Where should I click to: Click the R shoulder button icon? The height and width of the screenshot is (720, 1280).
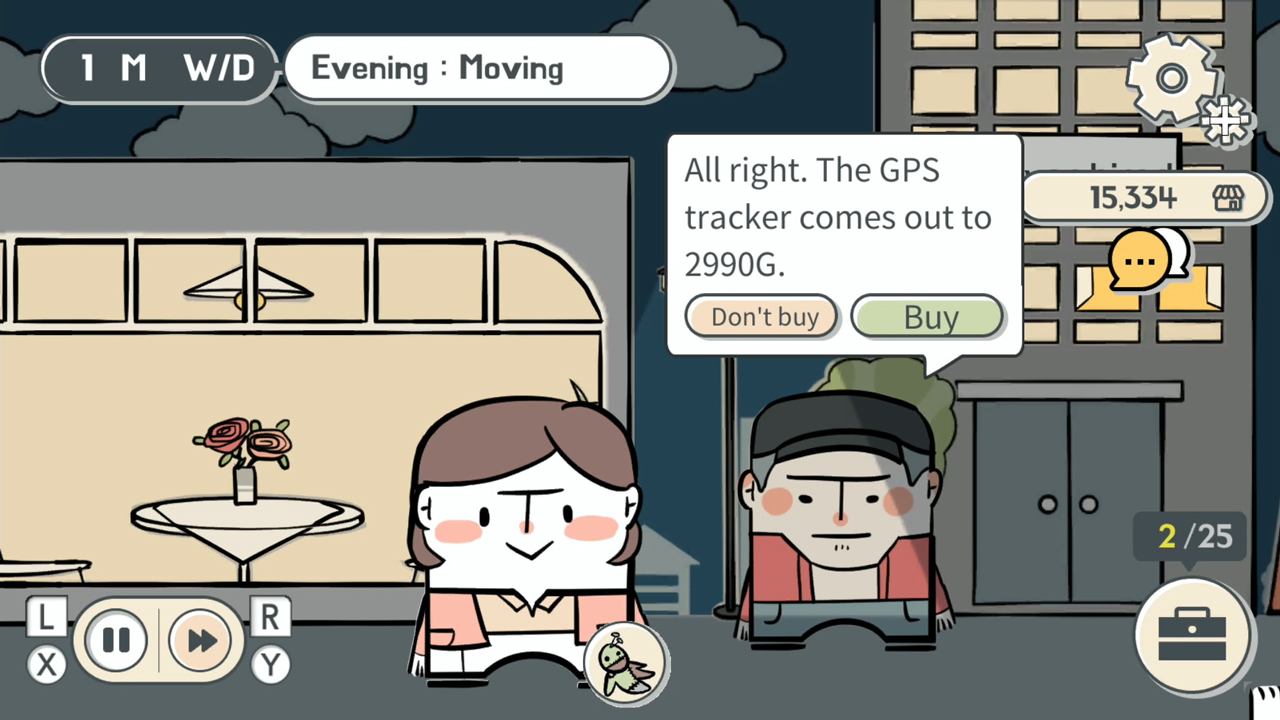[x=270, y=617]
